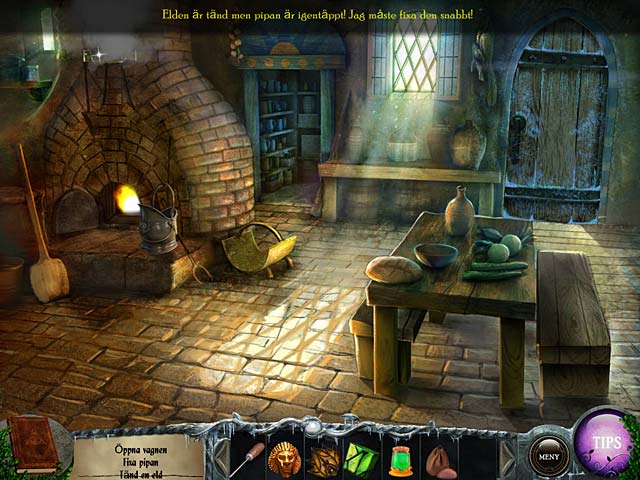The image size is (640, 480).
Task: Pick the screwdriver from the inventory
Action: (248, 457)
